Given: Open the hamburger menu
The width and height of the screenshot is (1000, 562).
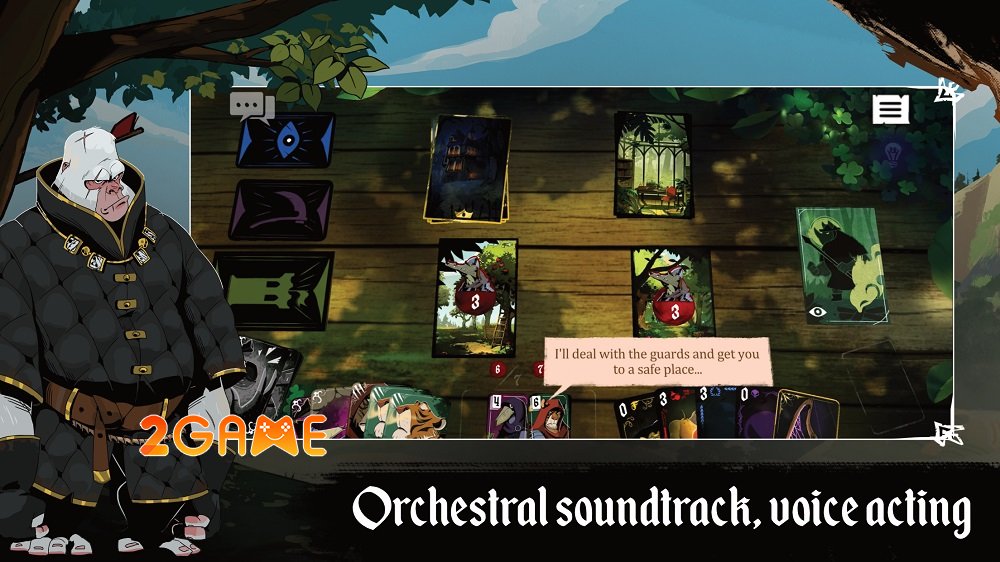Looking at the screenshot, I should 890,110.
